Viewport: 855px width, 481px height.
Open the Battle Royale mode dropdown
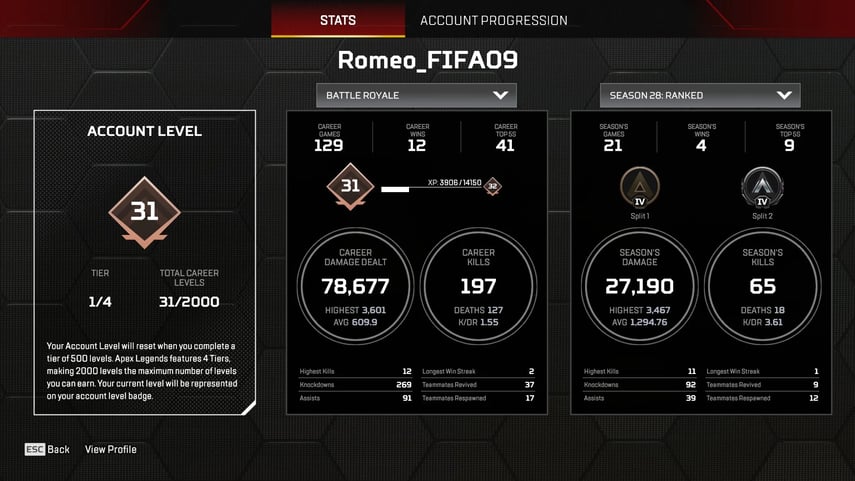tap(416, 95)
